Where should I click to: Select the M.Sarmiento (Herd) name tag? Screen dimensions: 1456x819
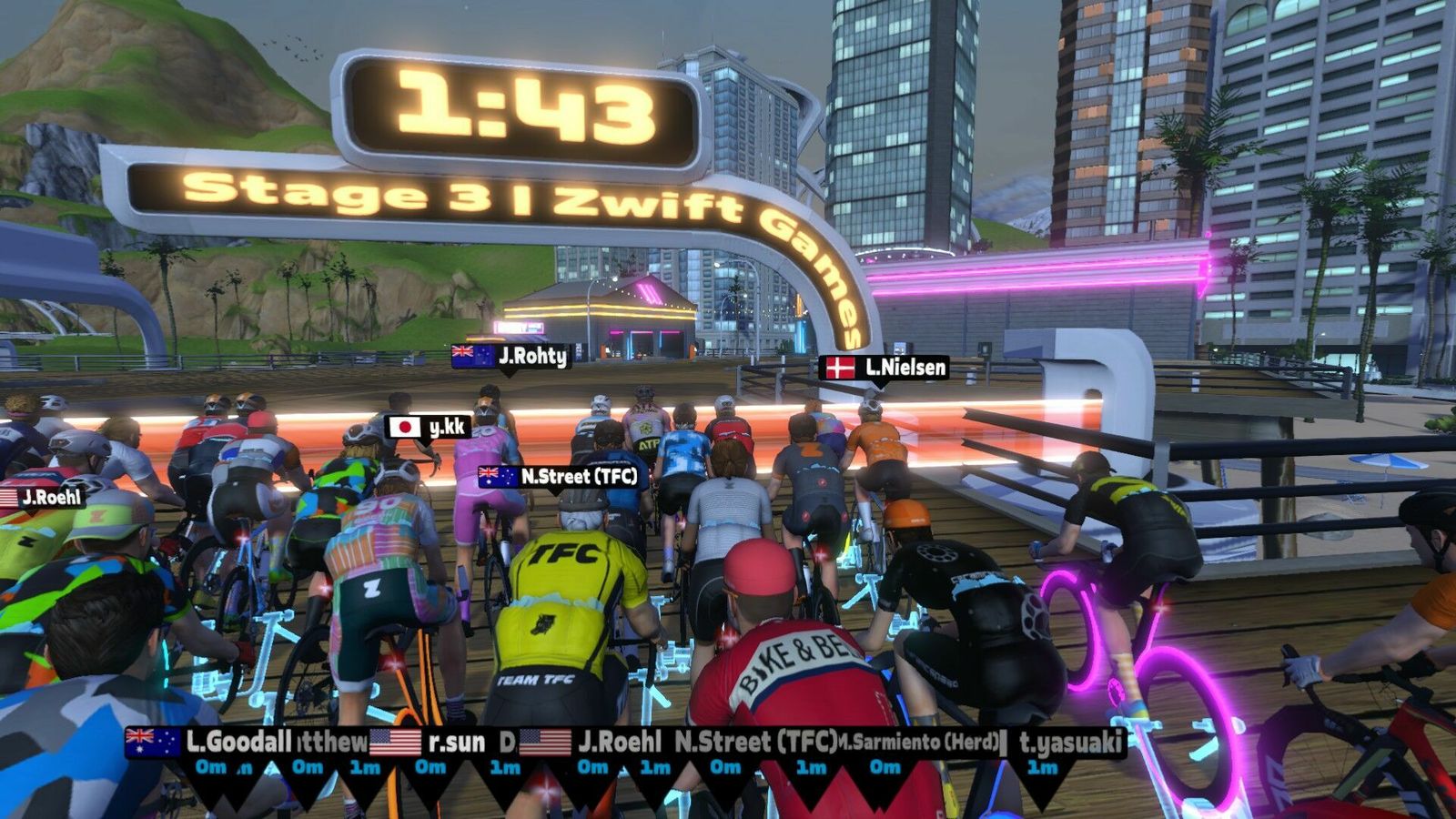tap(920, 743)
